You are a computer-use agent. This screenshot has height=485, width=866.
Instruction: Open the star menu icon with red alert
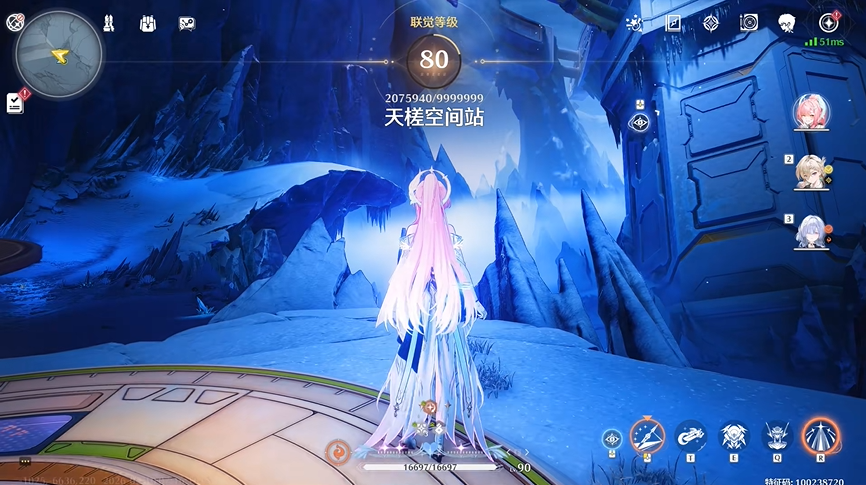tap(828, 23)
